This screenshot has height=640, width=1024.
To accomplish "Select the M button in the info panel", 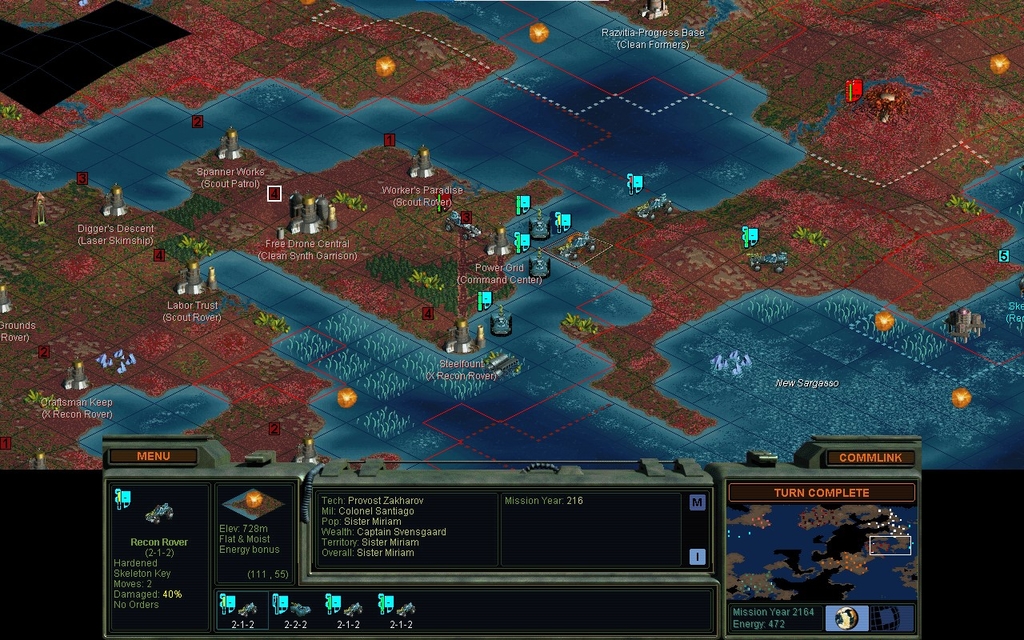I will (697, 502).
